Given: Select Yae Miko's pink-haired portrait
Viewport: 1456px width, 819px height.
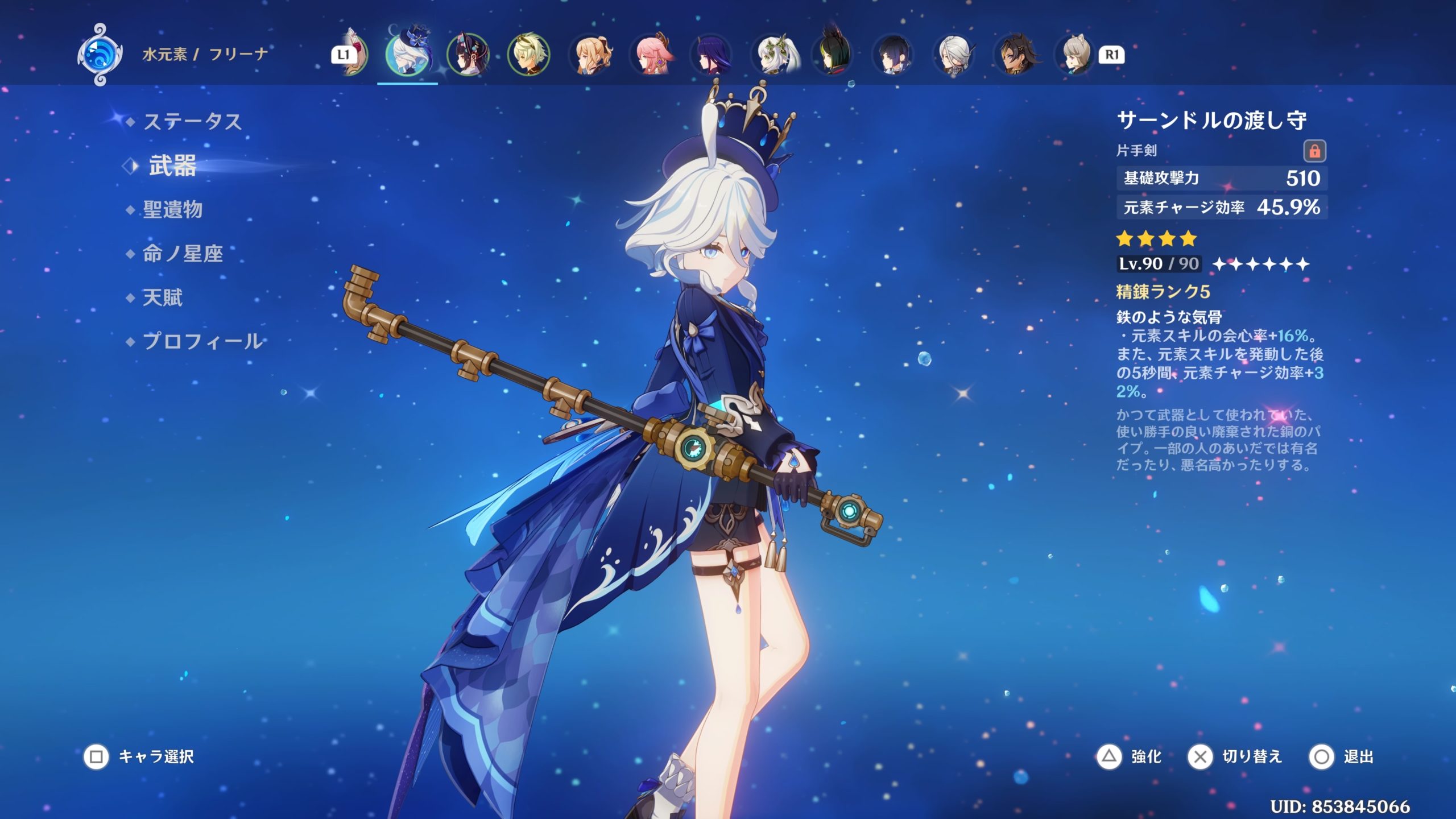Looking at the screenshot, I should coord(652,55).
